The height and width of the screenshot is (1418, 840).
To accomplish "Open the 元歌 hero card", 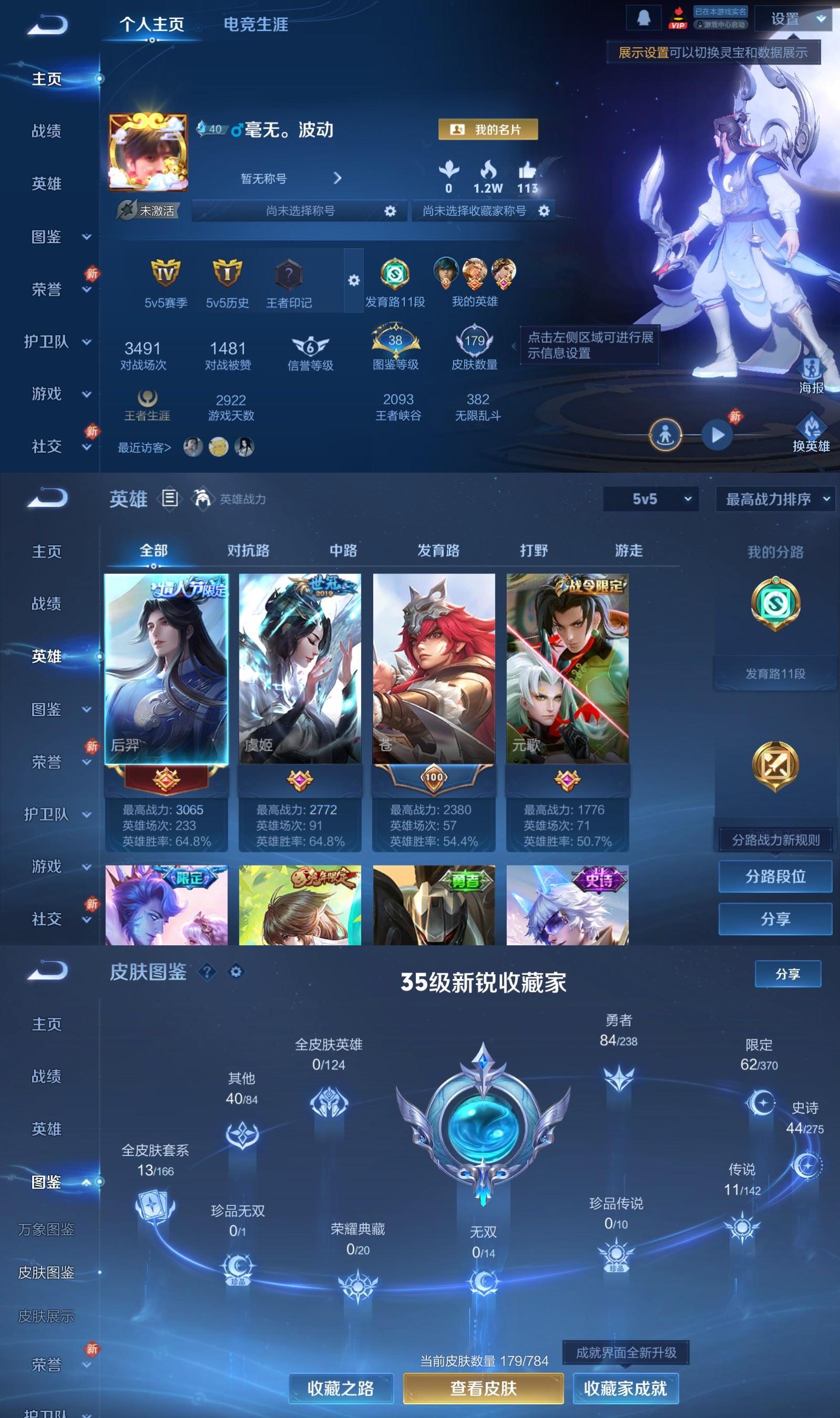I will click(567, 669).
